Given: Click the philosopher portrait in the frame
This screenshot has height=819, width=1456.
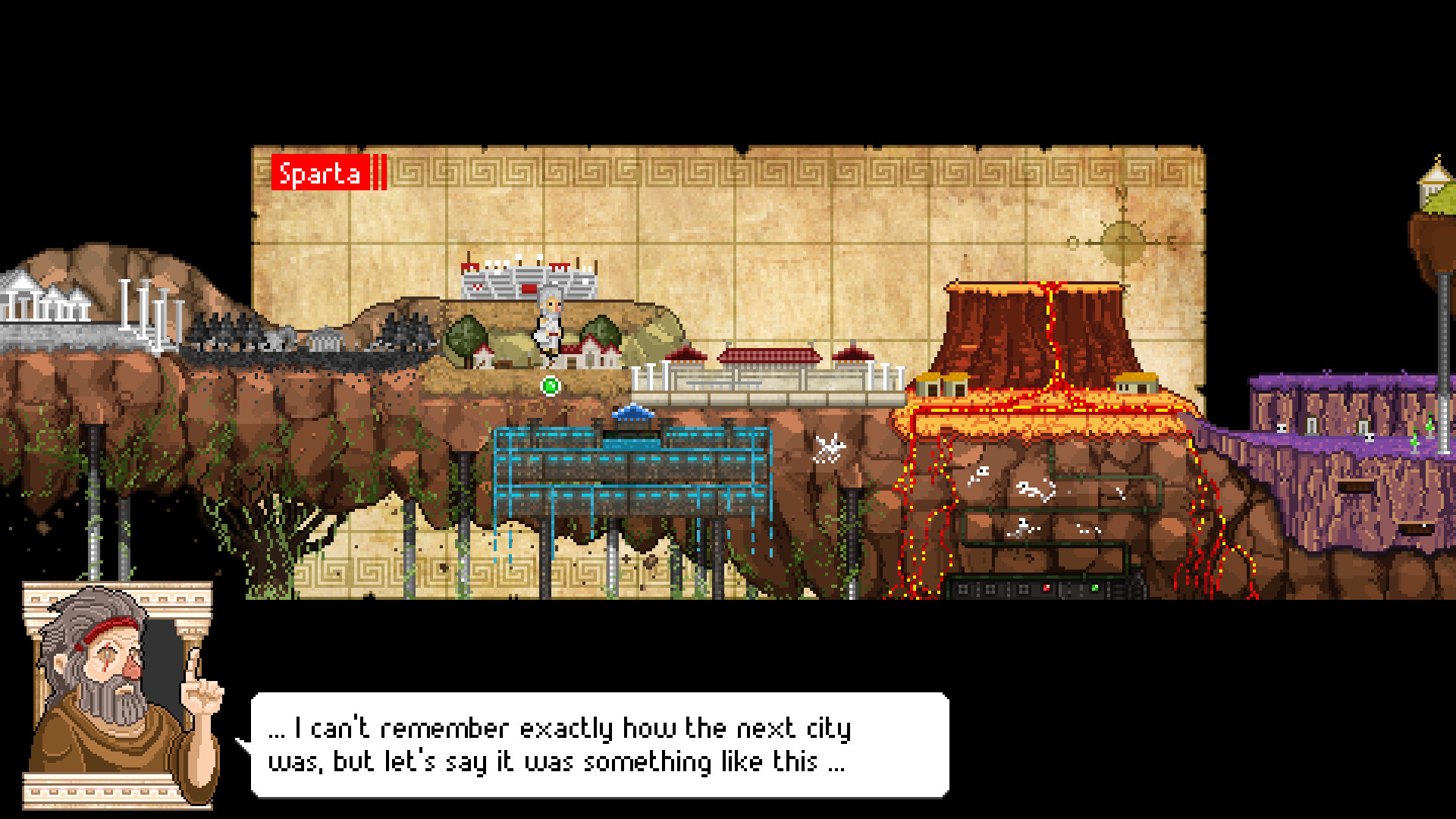Looking at the screenshot, I should point(114,694).
